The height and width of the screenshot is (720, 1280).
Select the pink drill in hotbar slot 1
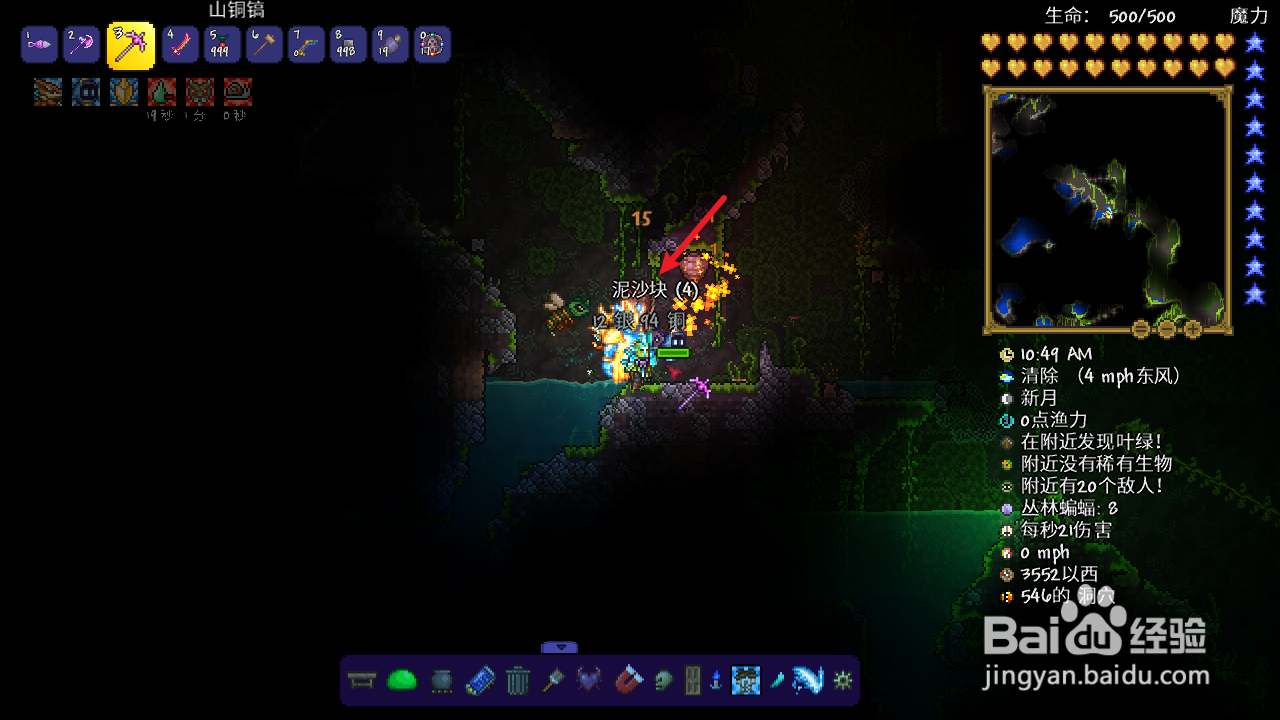[38, 44]
